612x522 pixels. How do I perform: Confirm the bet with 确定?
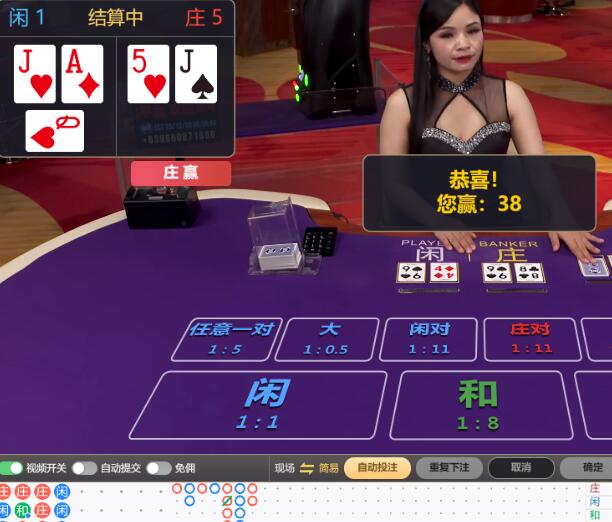590,468
